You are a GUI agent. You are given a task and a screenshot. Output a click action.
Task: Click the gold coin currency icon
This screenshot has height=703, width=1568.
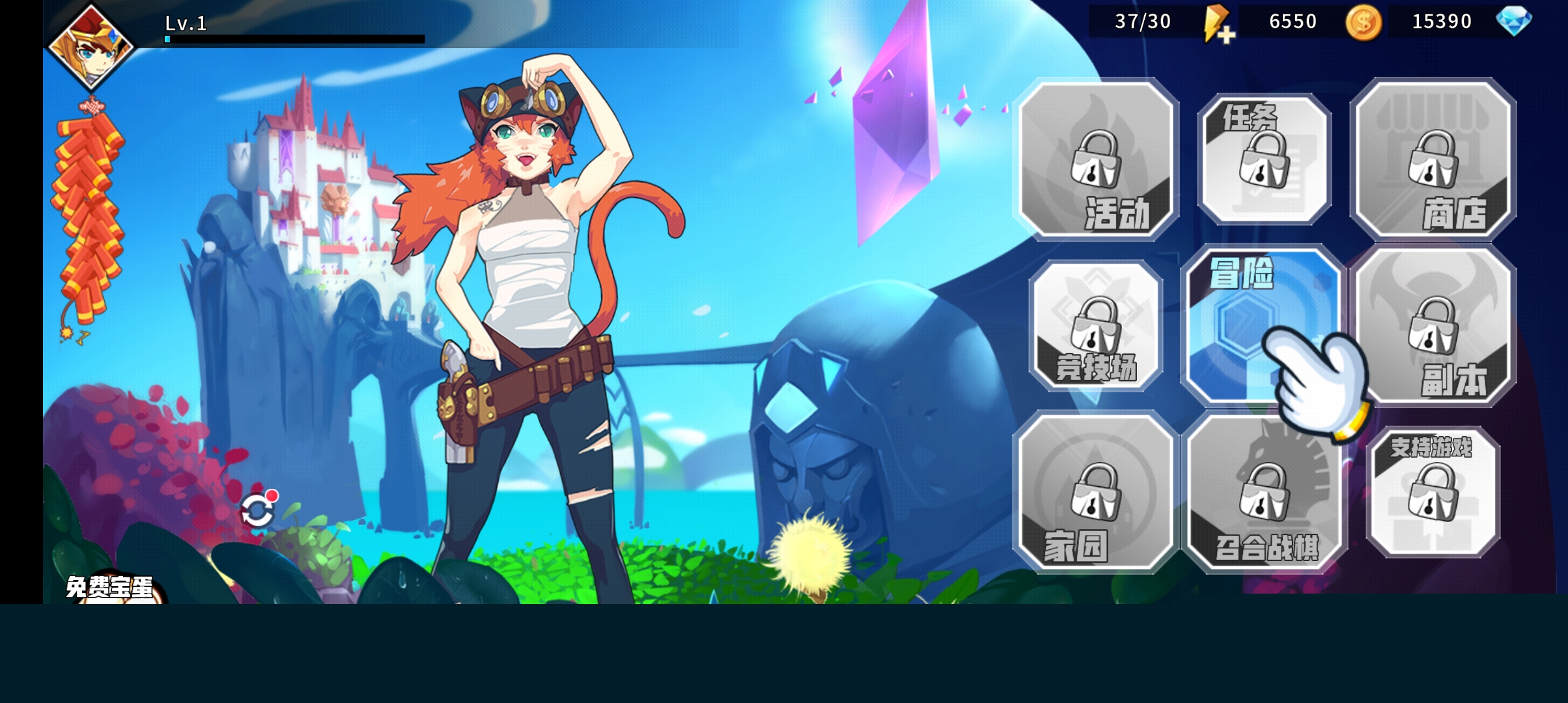[1364, 23]
